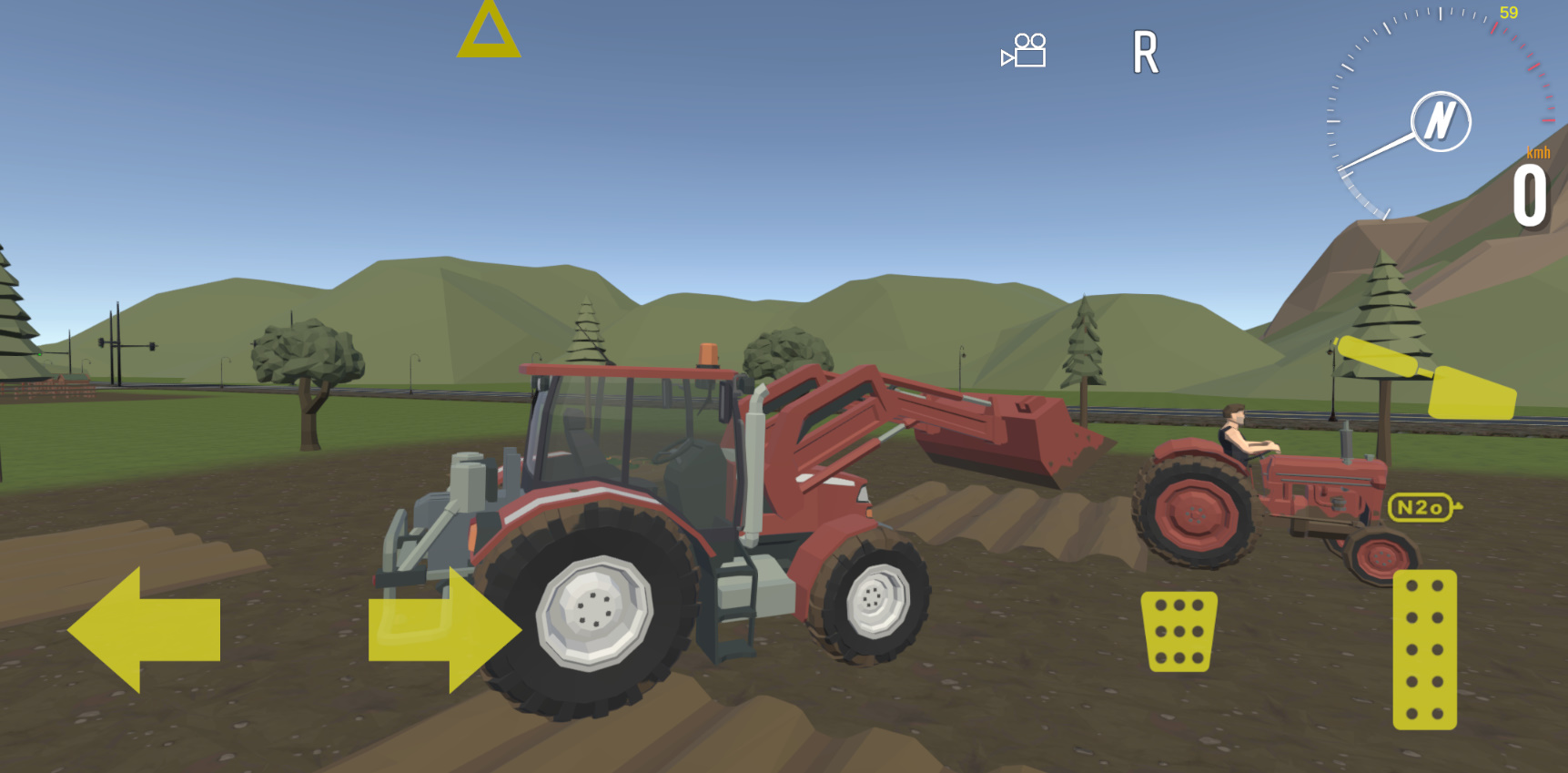The image size is (1568, 773).
Task: Select the orange kmh label near the gauge
Action: (1540, 153)
